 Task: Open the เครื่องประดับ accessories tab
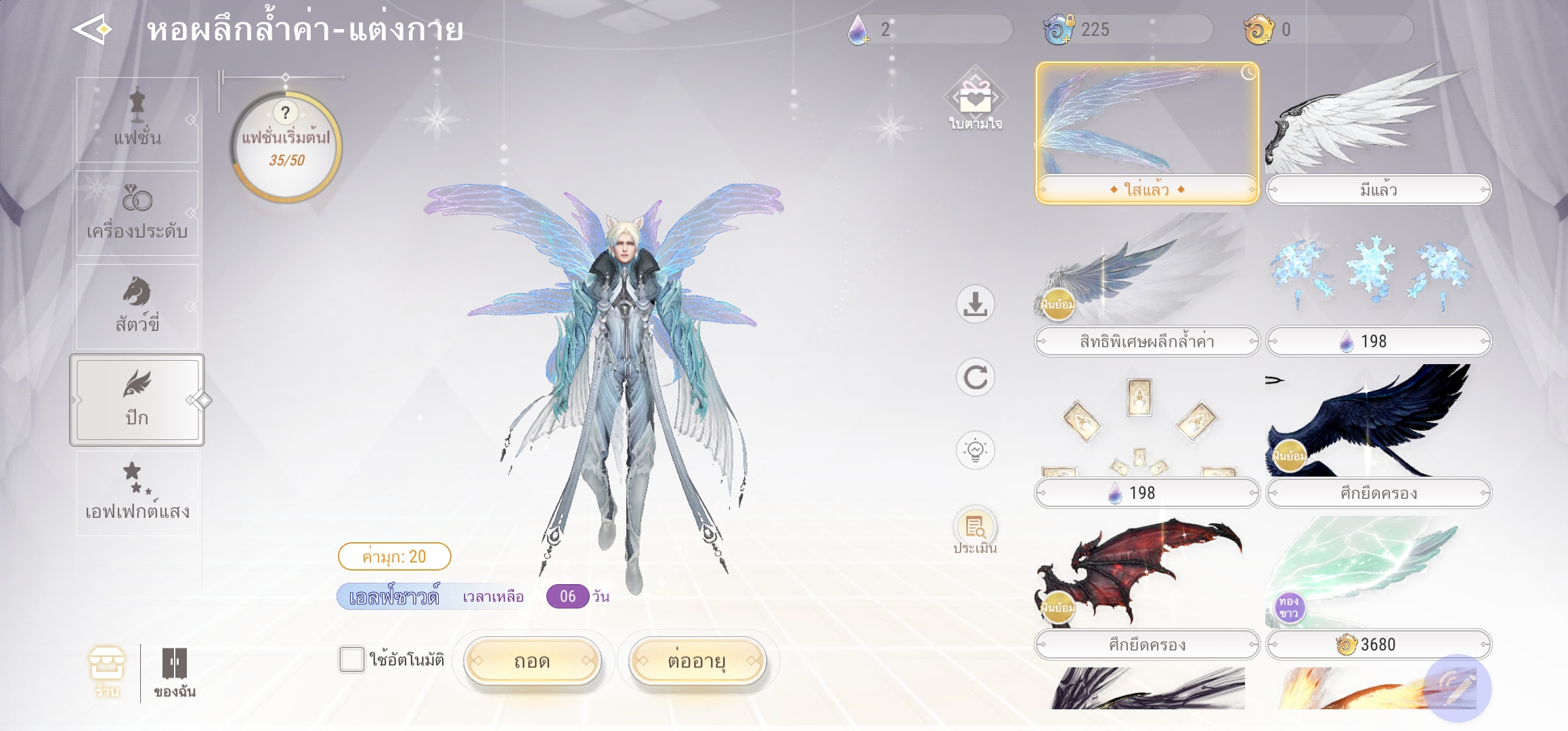pos(137,213)
